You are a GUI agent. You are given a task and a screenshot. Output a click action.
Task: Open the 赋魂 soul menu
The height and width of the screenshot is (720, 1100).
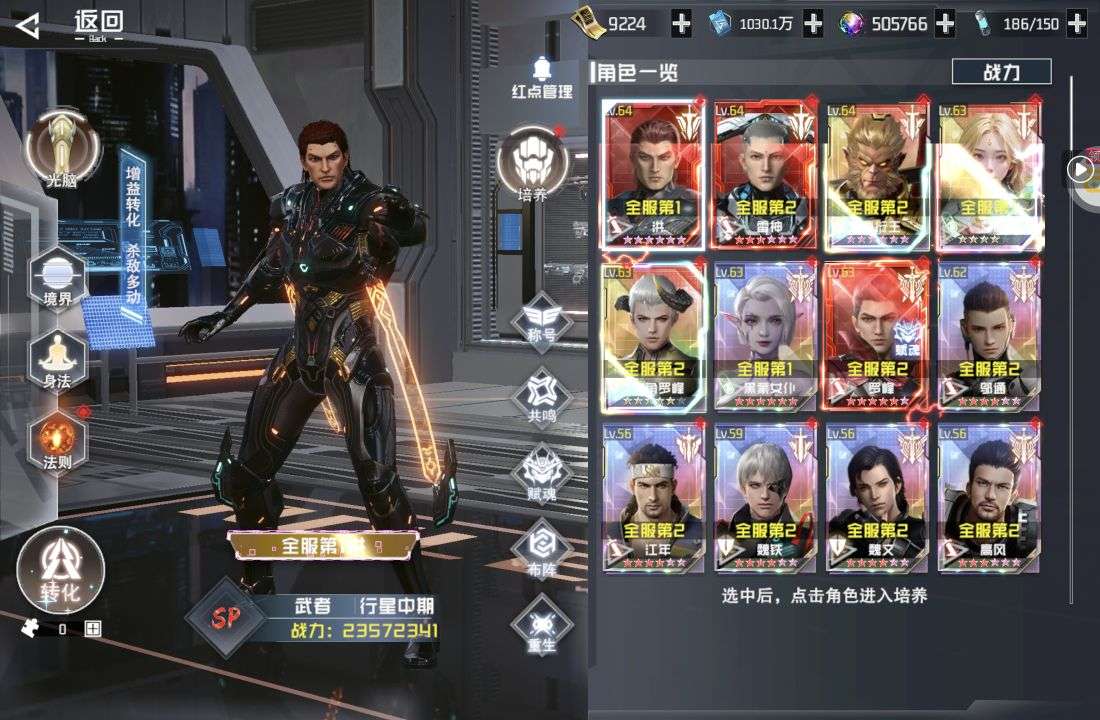(541, 472)
